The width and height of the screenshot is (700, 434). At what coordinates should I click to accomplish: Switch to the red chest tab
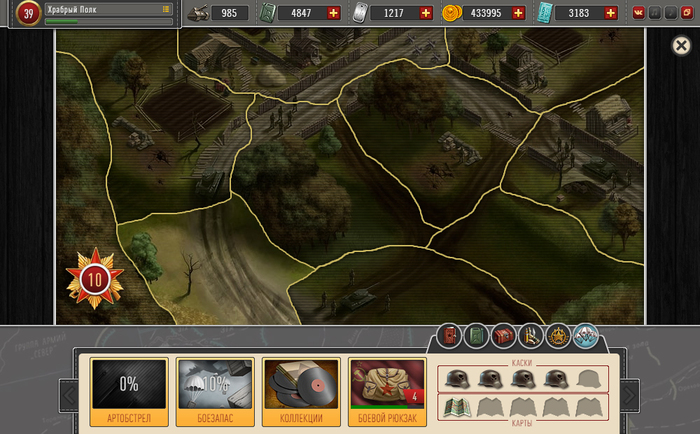coord(504,337)
